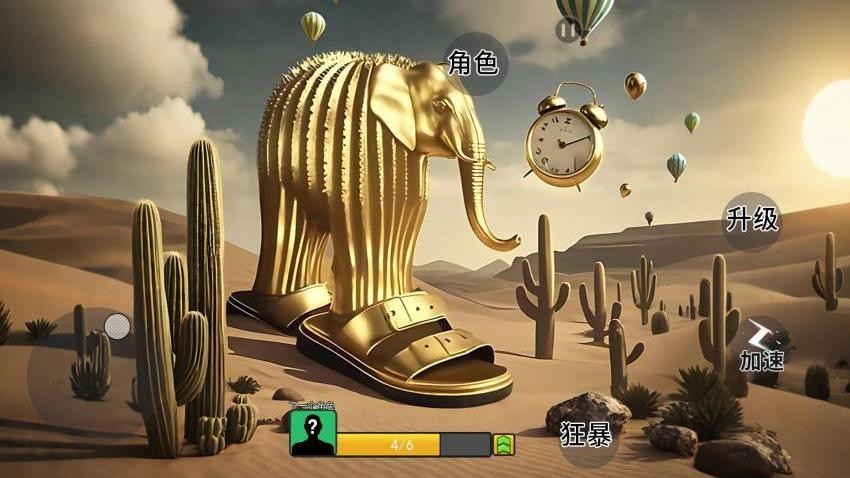Trigger the 狂暴 berserk skill

586,435
